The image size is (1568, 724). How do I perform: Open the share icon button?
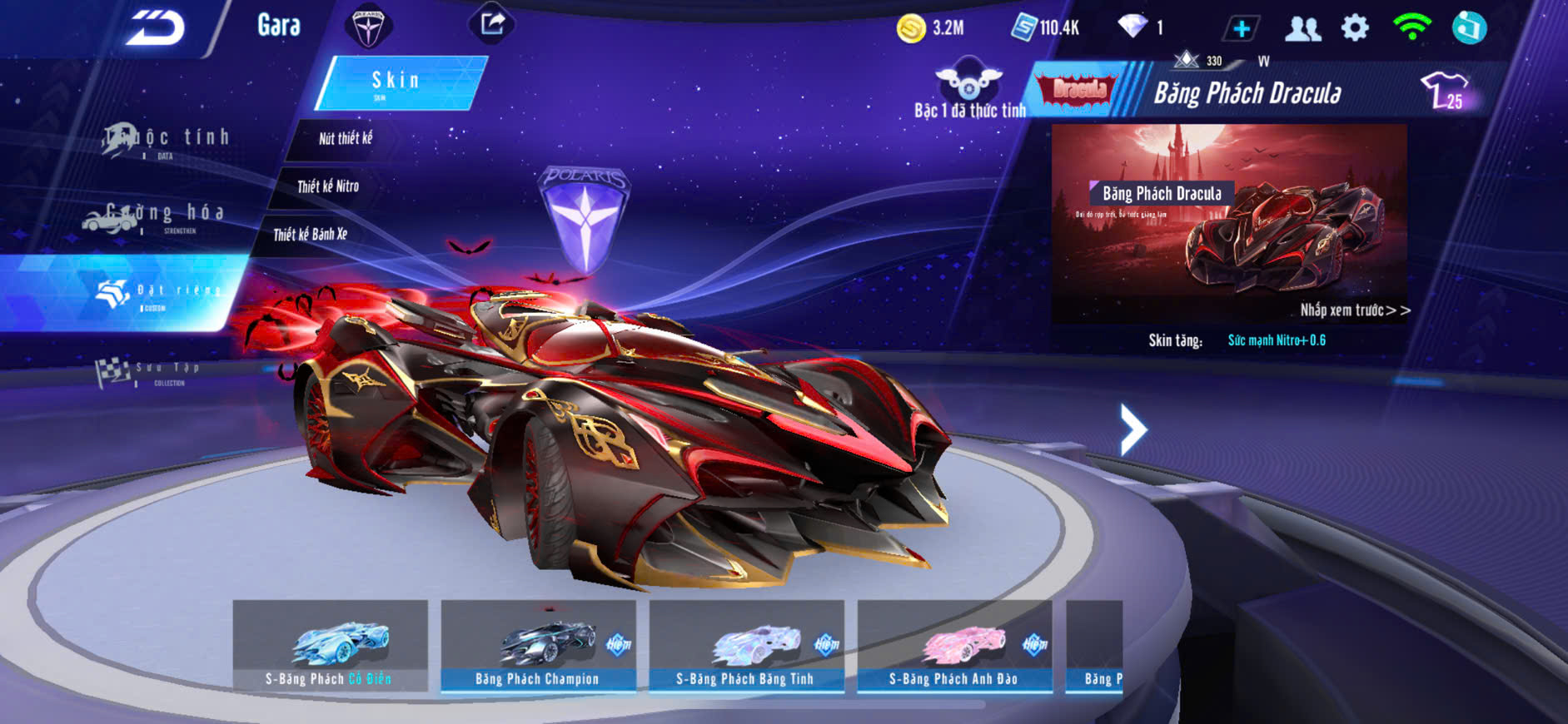(492, 24)
